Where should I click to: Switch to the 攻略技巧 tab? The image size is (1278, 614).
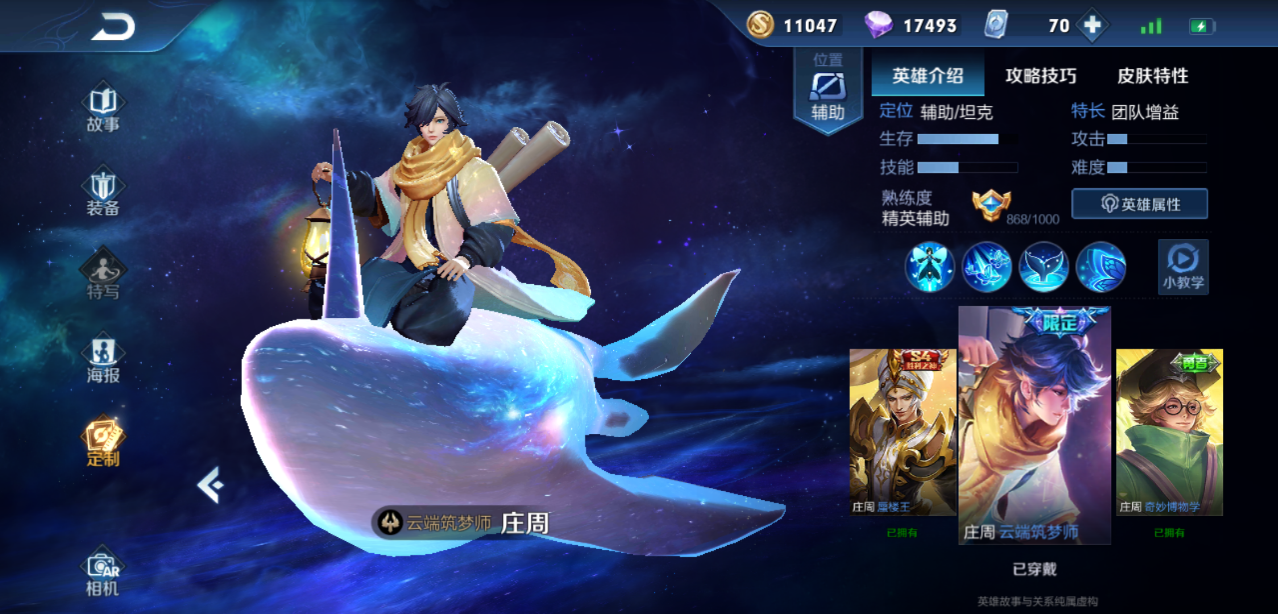pyautogui.click(x=1041, y=76)
